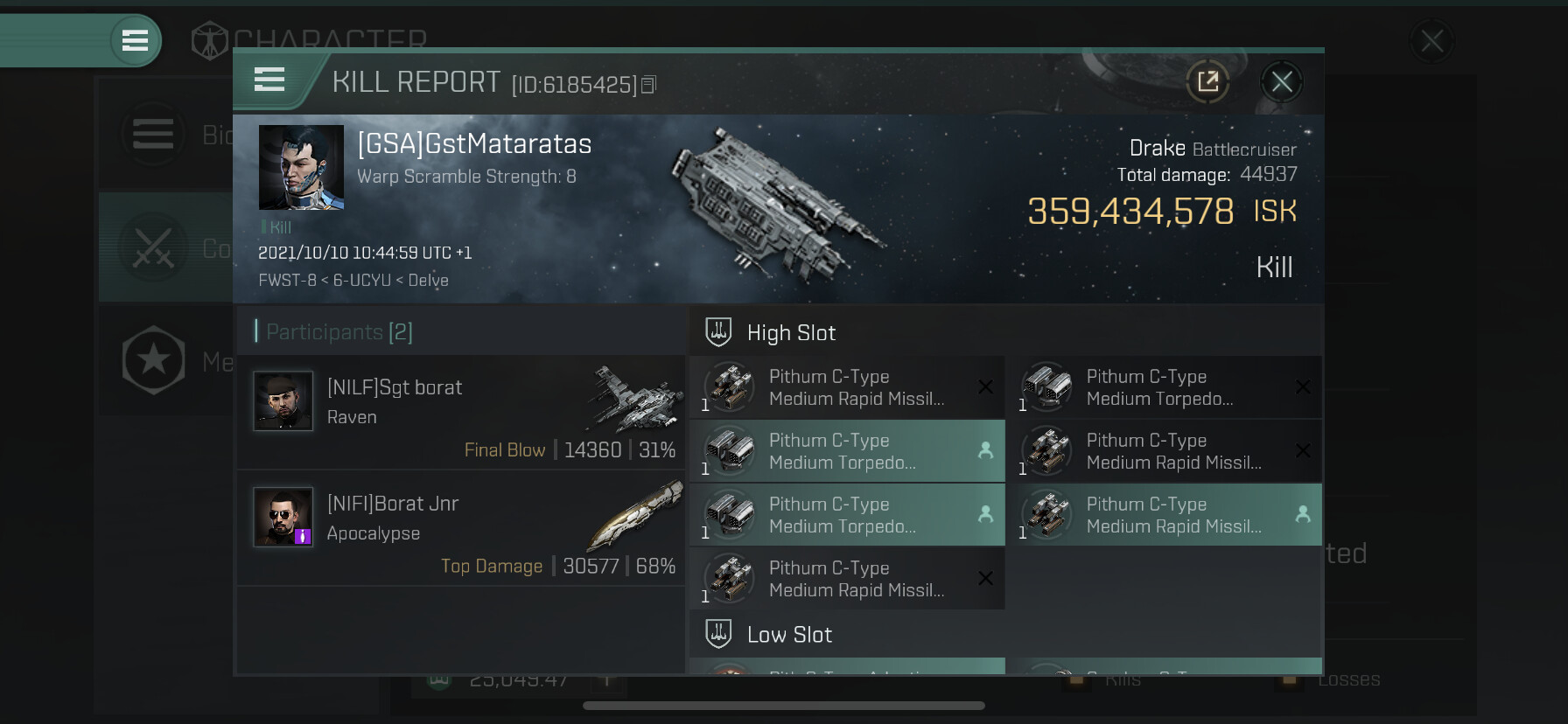Select Sgt borat's character portrait
This screenshot has height=724, width=1568.
click(283, 400)
